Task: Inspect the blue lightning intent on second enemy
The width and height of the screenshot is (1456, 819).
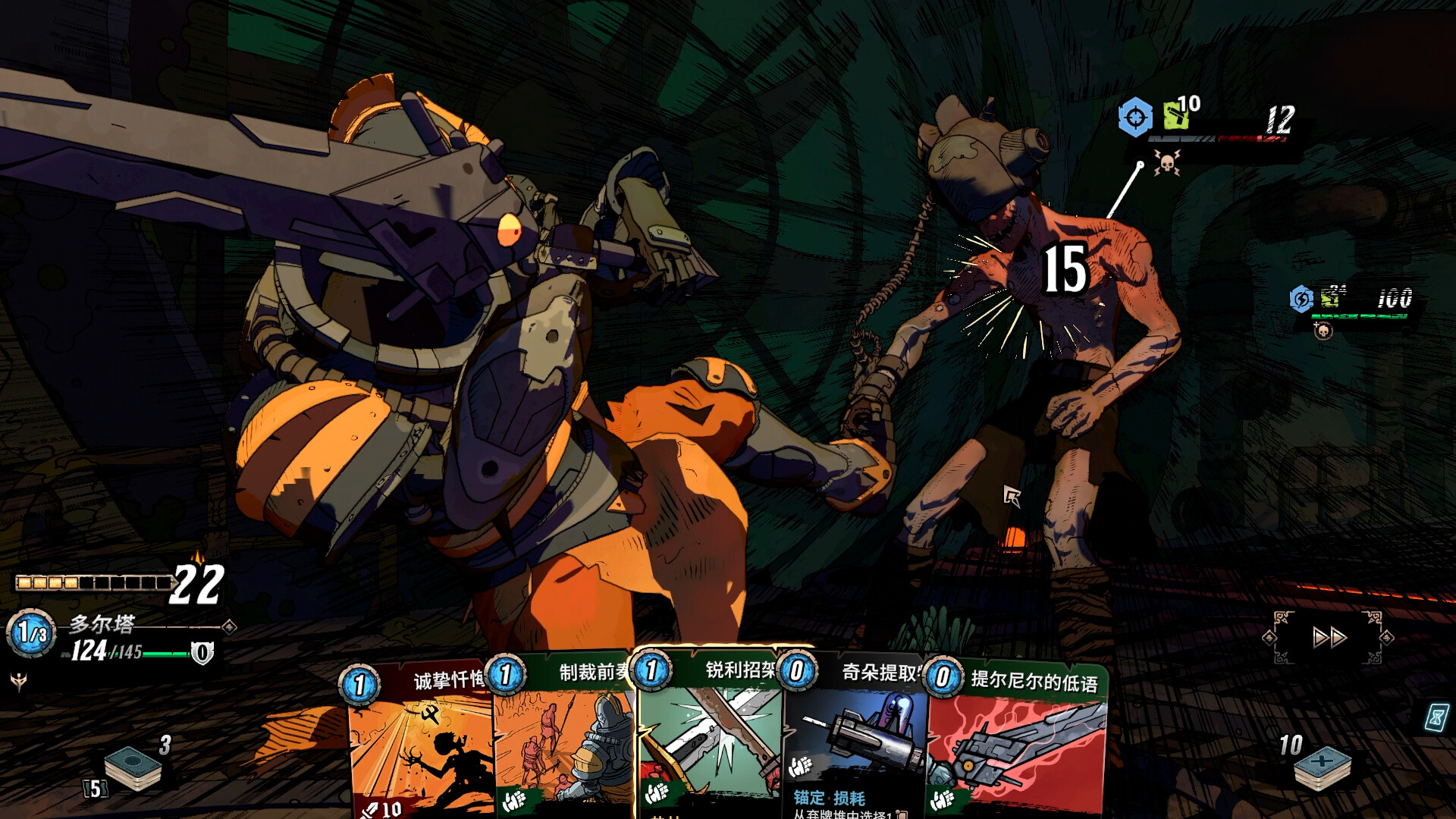Action: [x=1301, y=298]
